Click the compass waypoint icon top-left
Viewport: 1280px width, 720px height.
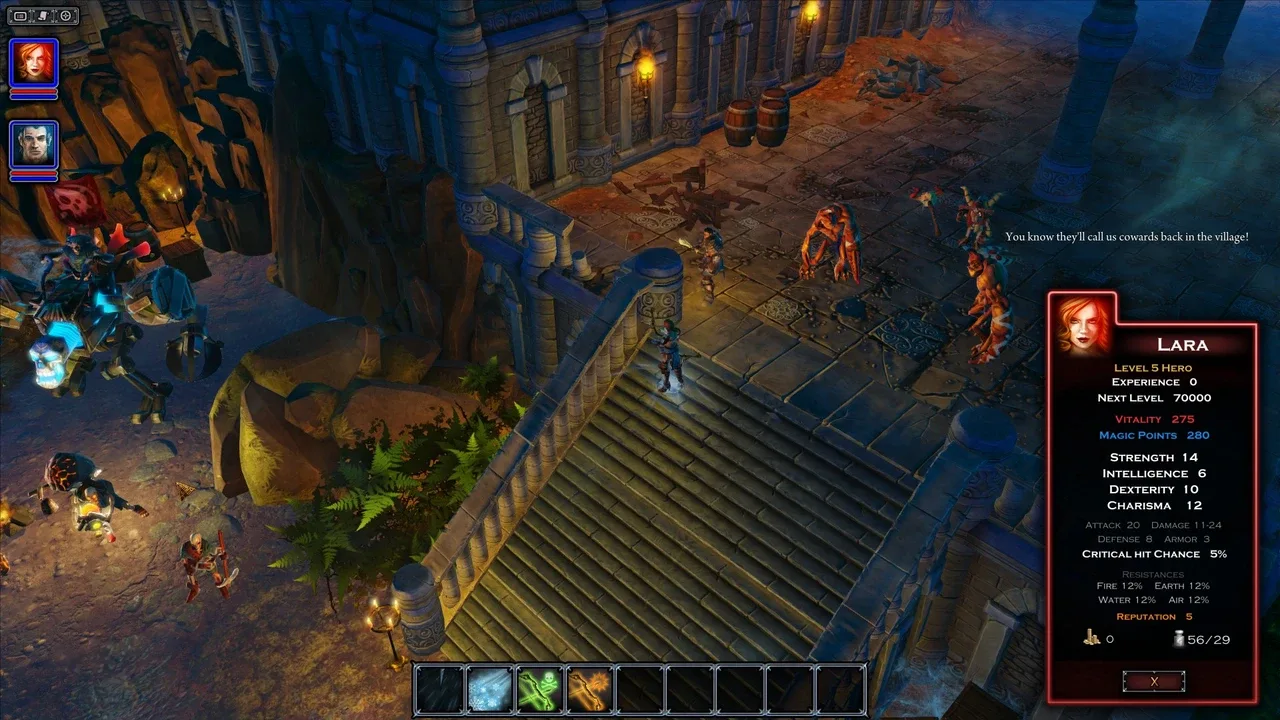click(x=66, y=15)
